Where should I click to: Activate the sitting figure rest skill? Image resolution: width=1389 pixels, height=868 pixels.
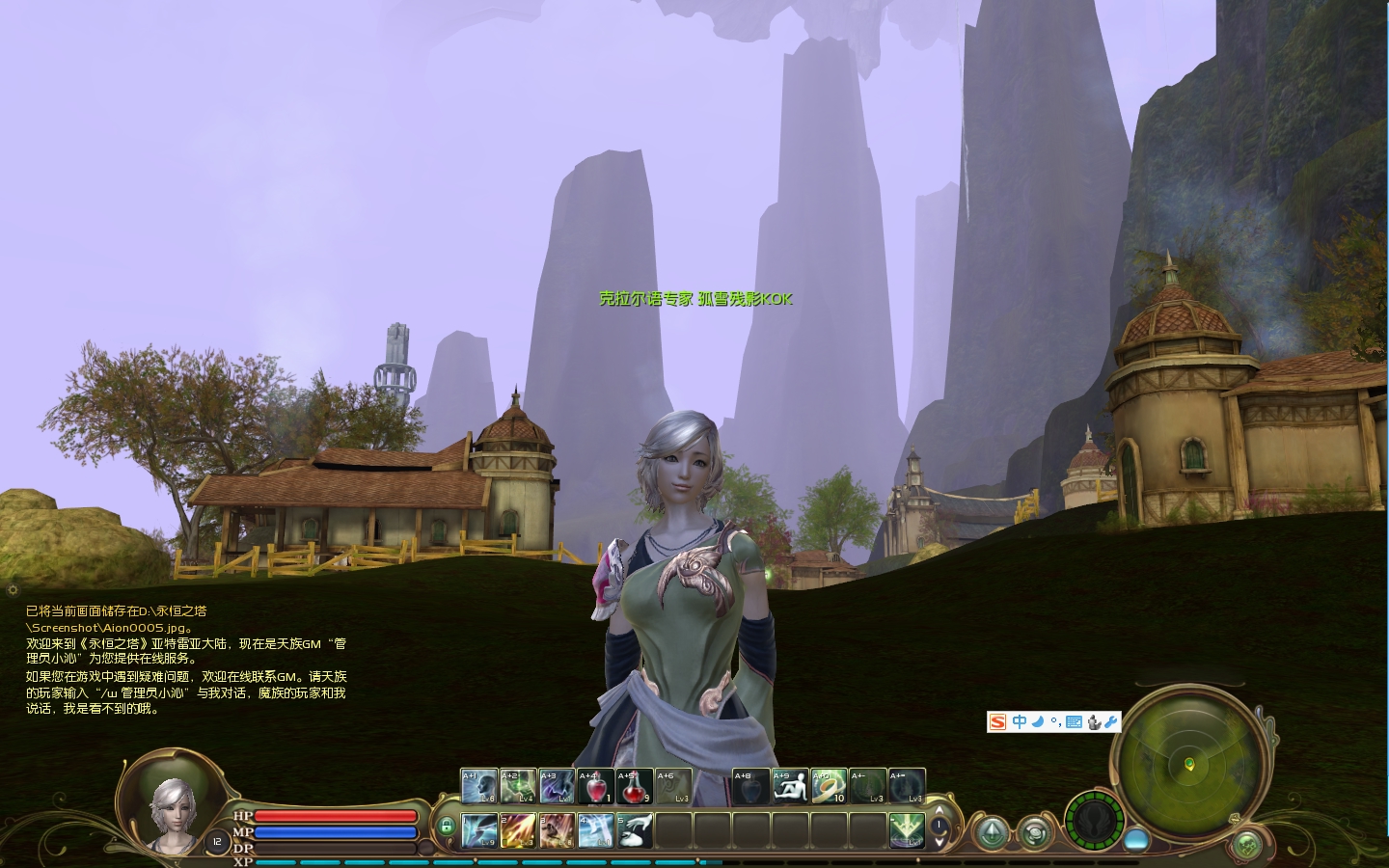[x=790, y=786]
